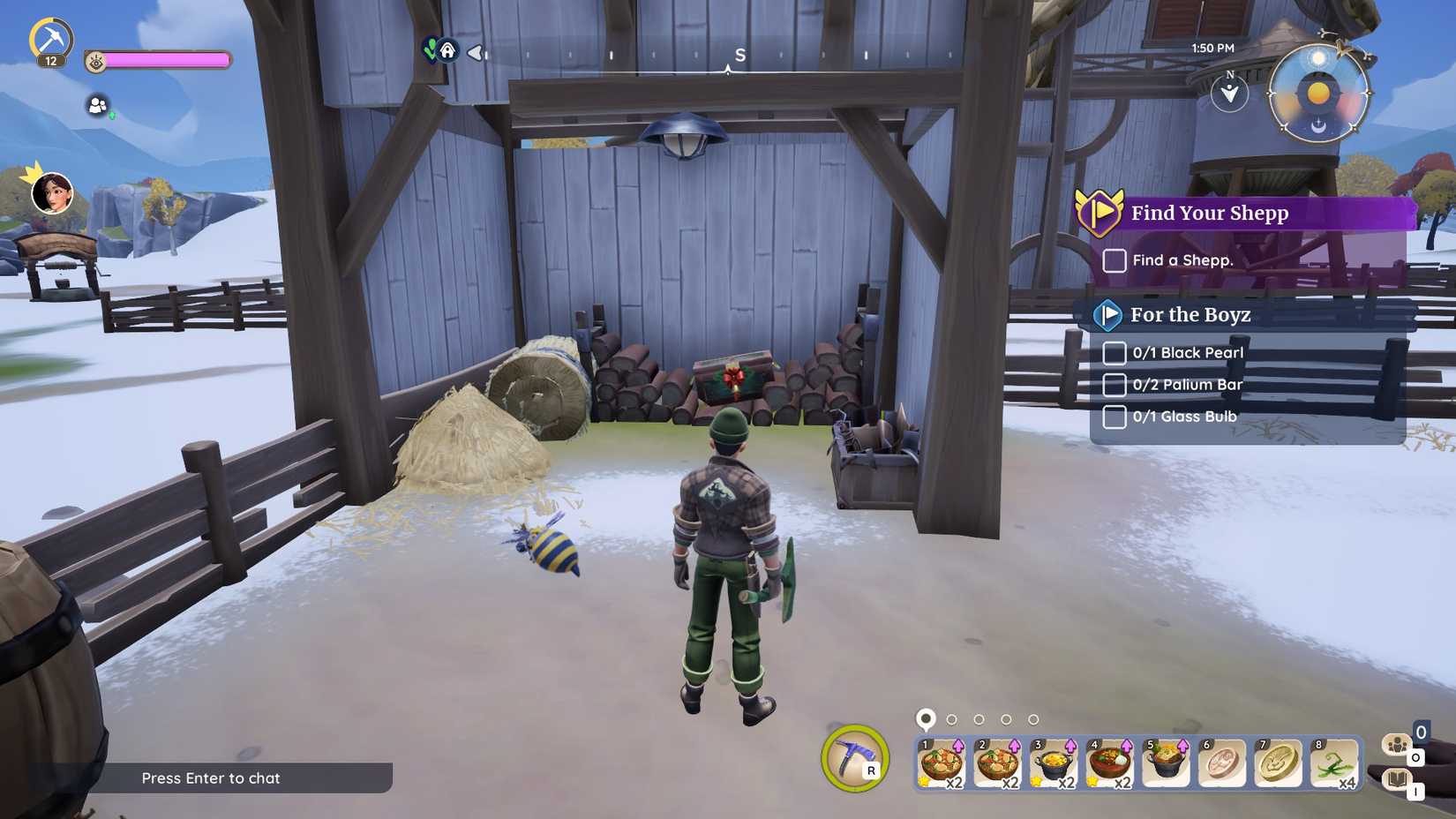The height and width of the screenshot is (819, 1456).
Task: Click the online players icon showing 0
Action: 1399,746
